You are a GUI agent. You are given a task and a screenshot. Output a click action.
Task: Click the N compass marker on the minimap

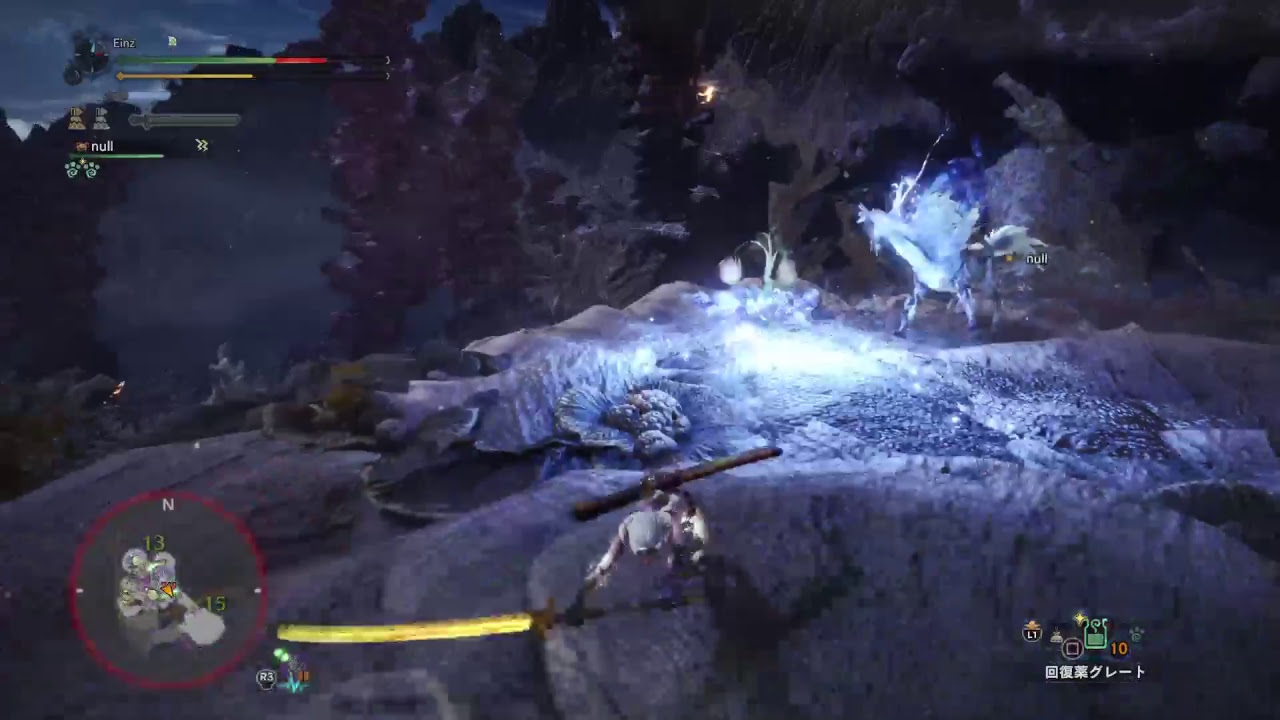(x=168, y=505)
